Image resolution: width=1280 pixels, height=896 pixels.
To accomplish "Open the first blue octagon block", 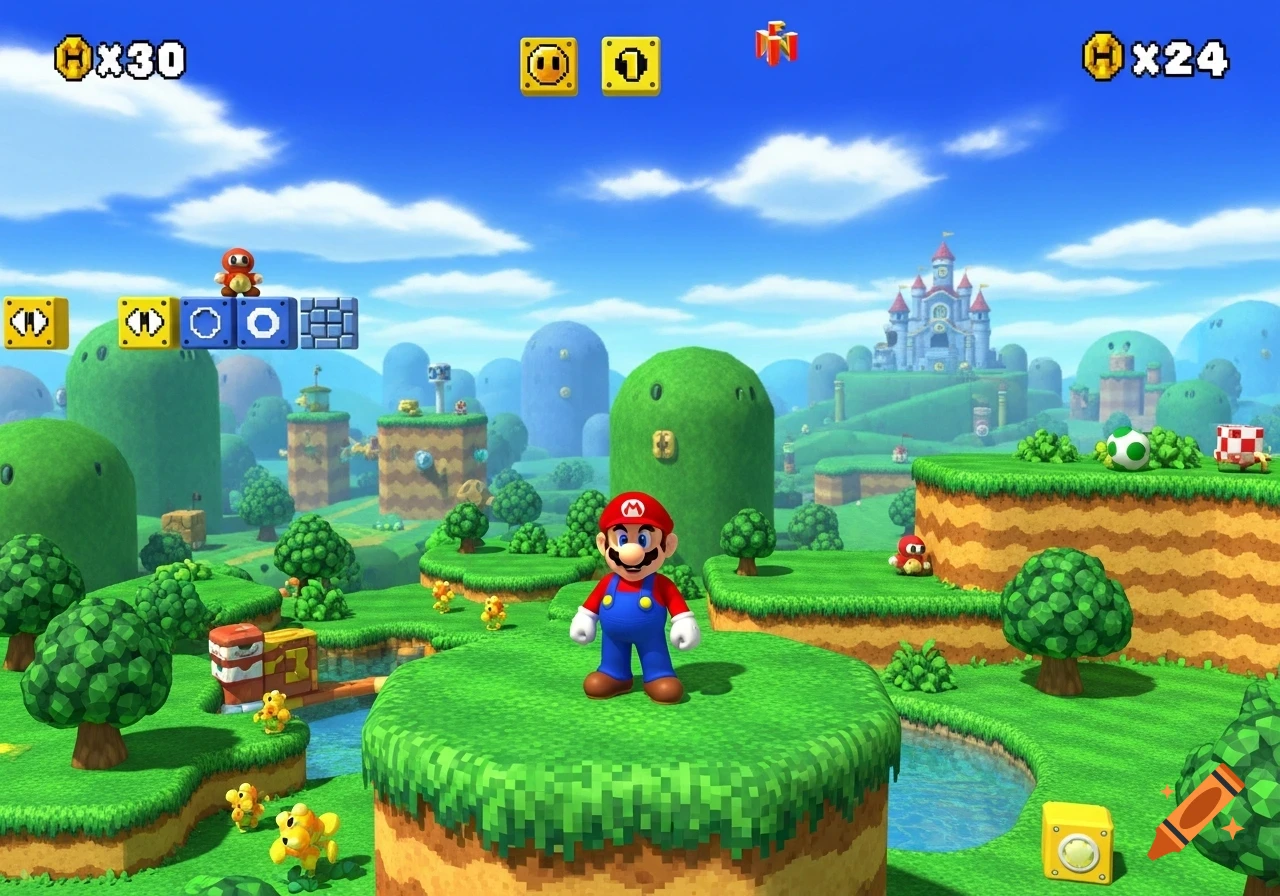I will click(205, 321).
